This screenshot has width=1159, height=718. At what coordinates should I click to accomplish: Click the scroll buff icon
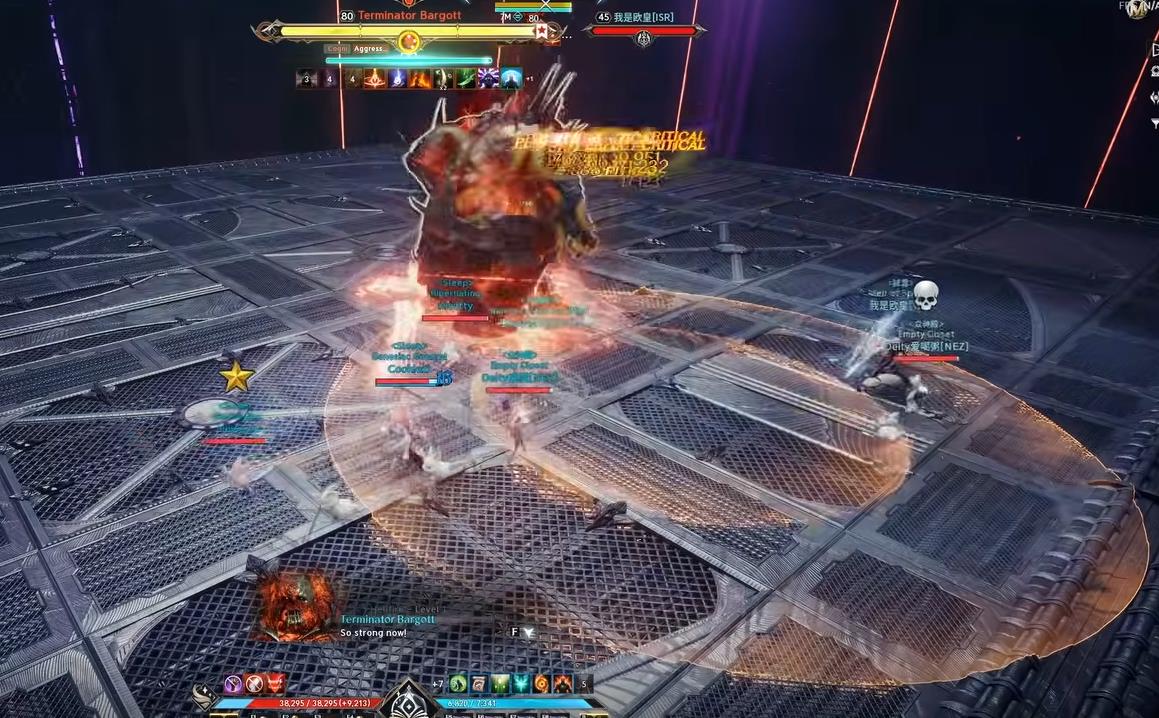pyautogui.click(x=479, y=684)
